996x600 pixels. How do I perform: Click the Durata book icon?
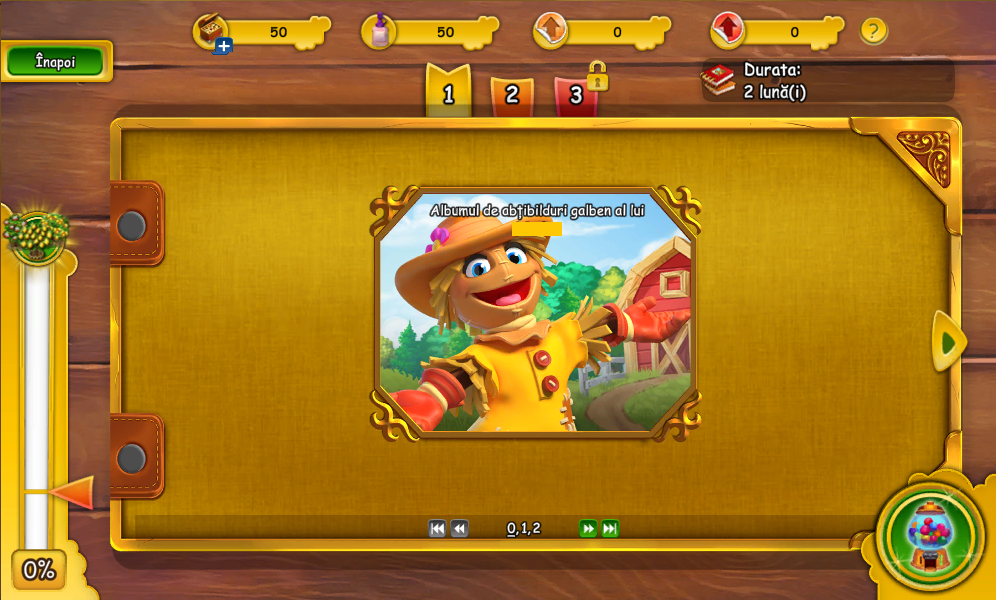point(718,80)
